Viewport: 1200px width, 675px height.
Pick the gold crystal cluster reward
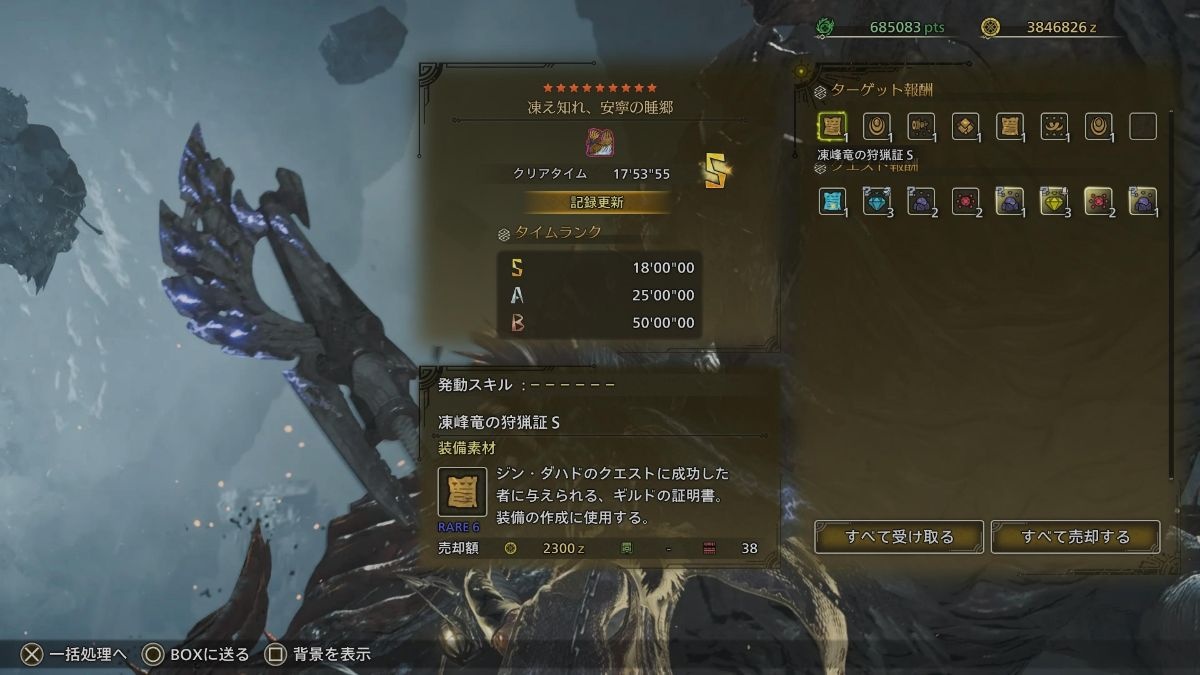pos(965,126)
